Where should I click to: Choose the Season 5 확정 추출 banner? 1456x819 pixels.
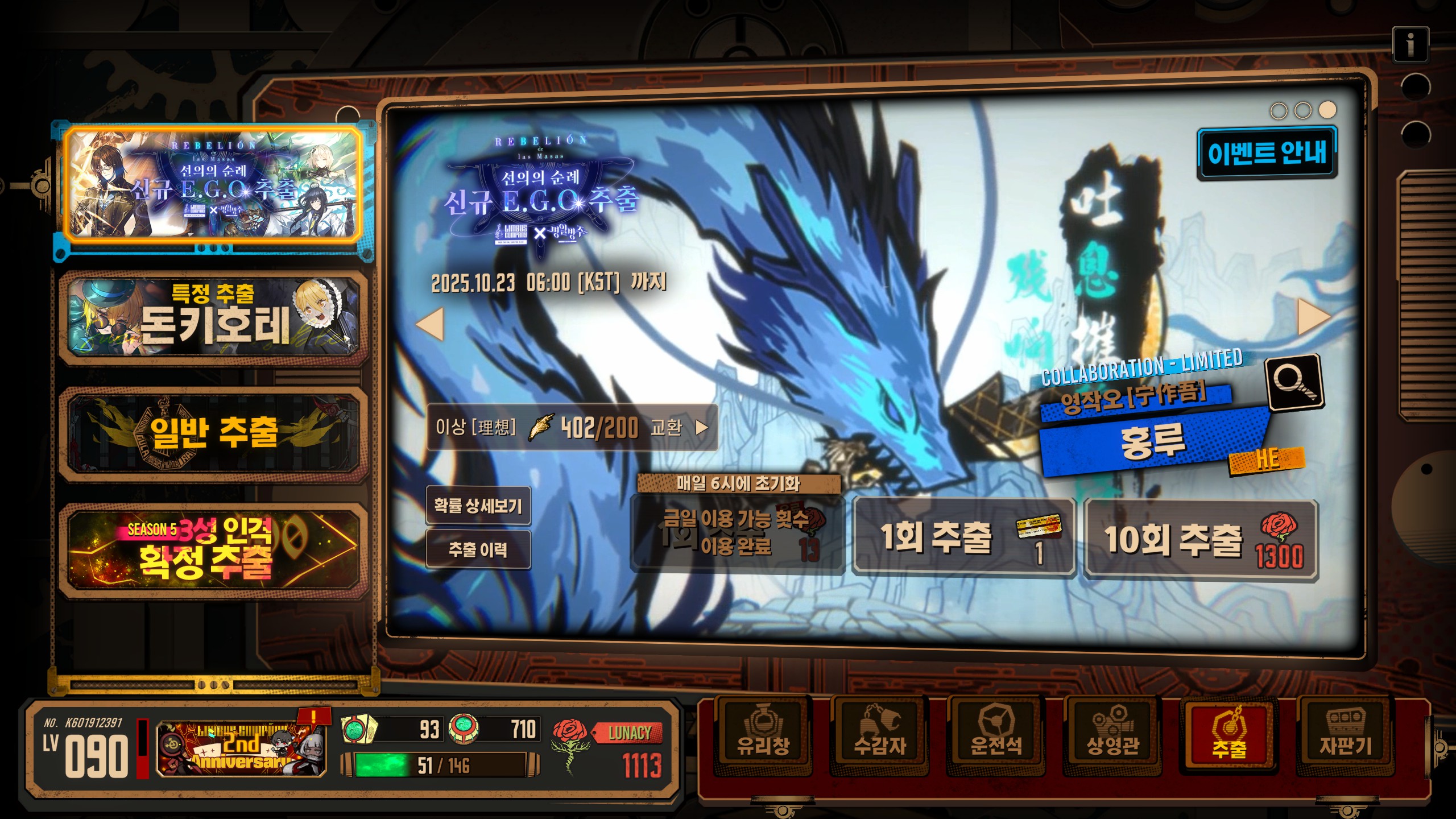(213, 549)
